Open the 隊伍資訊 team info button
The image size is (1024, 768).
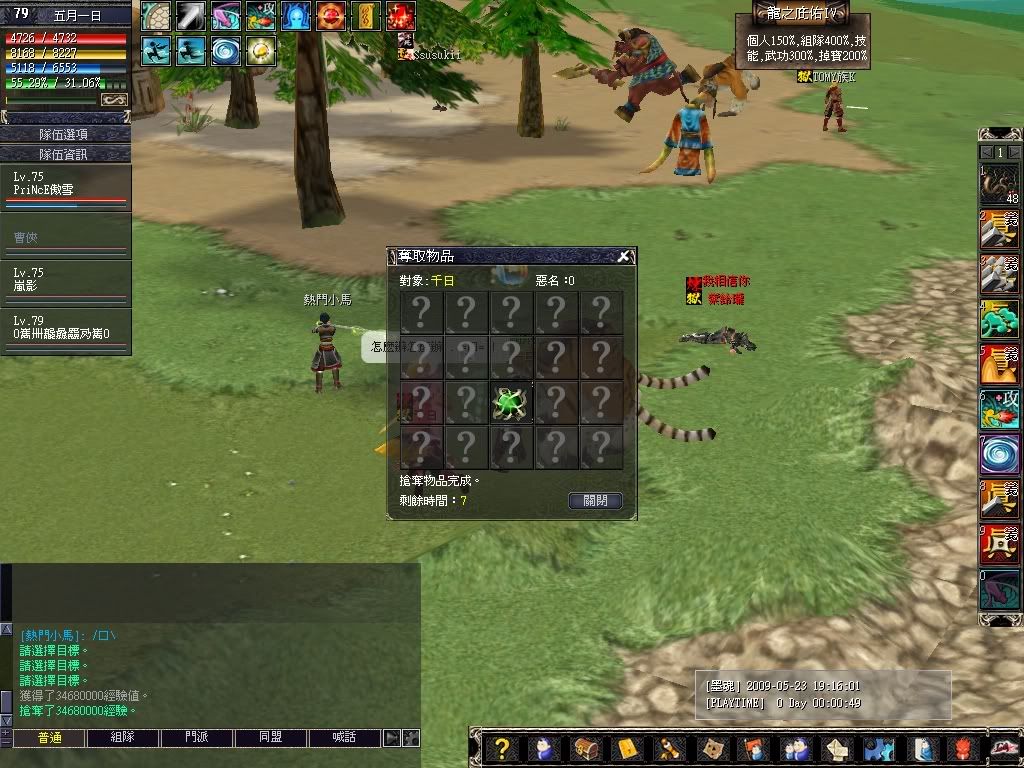(65, 154)
